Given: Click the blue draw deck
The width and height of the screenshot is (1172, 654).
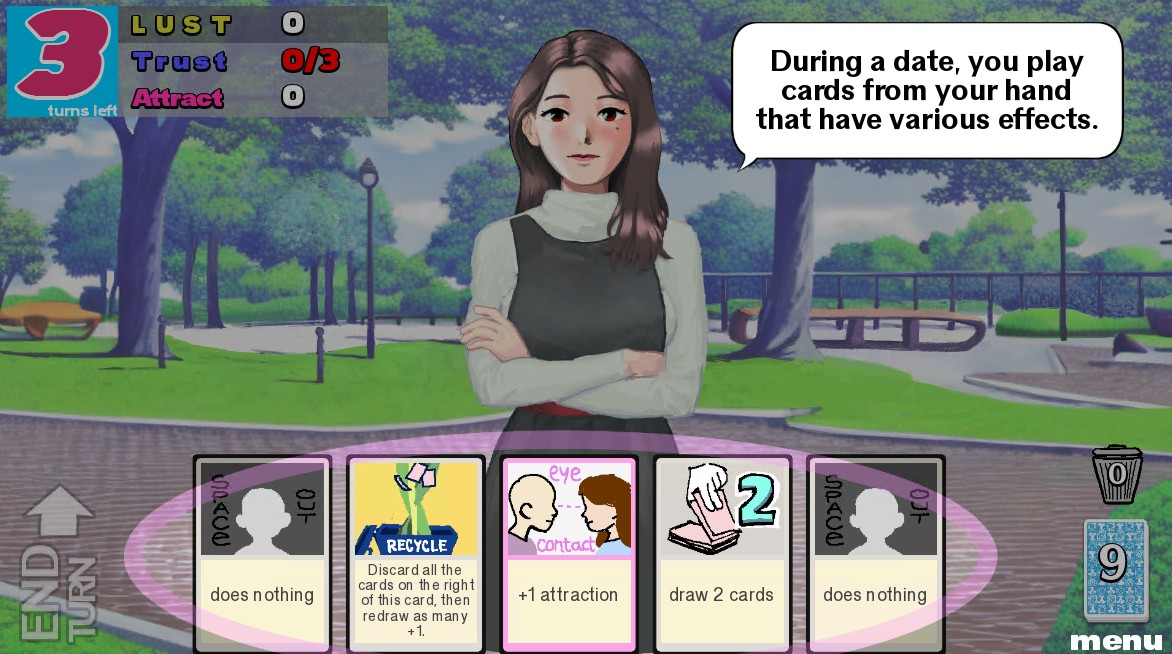Looking at the screenshot, I should click(1116, 568).
